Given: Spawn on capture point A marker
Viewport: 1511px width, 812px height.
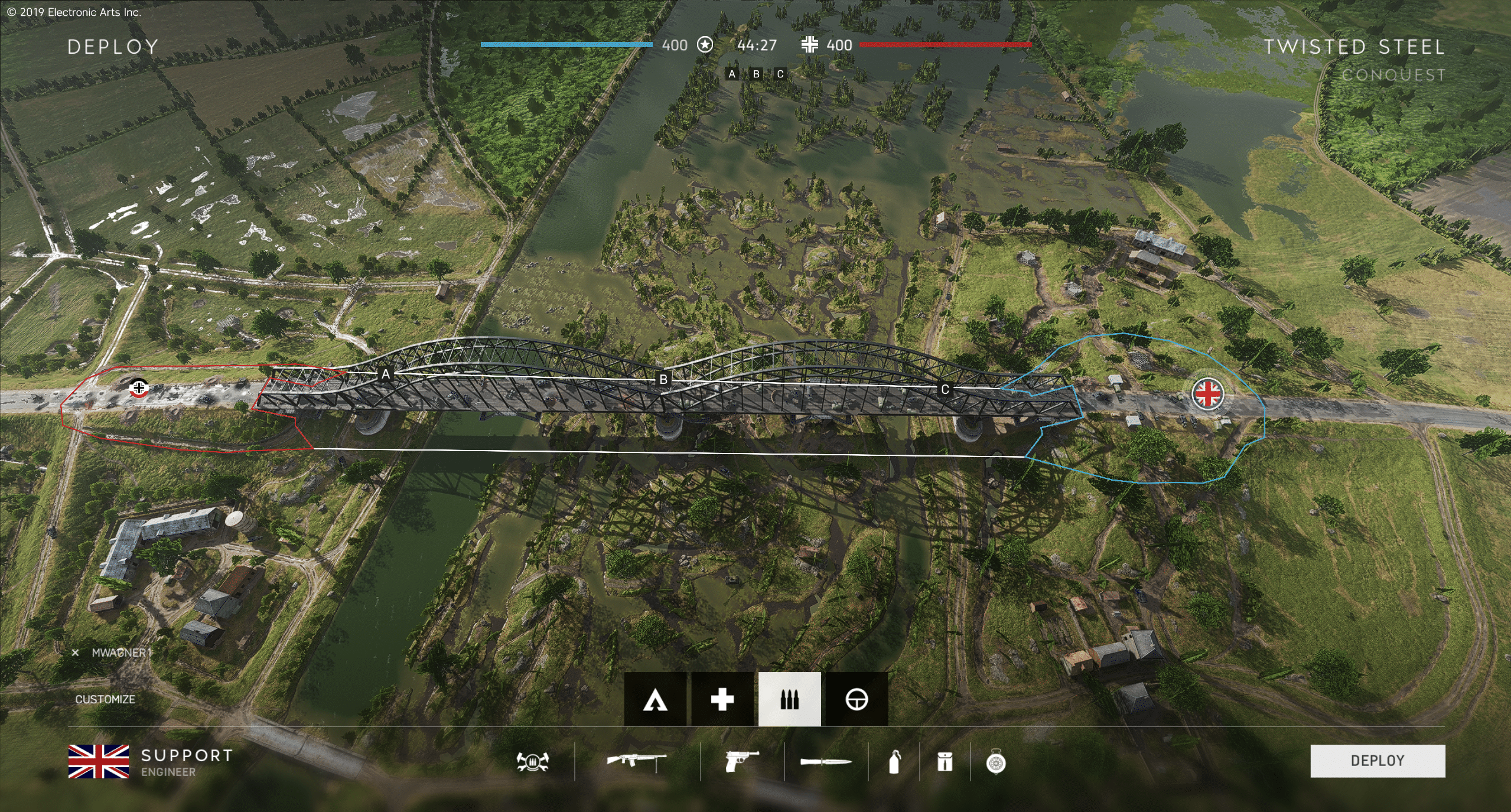Looking at the screenshot, I should click(386, 374).
